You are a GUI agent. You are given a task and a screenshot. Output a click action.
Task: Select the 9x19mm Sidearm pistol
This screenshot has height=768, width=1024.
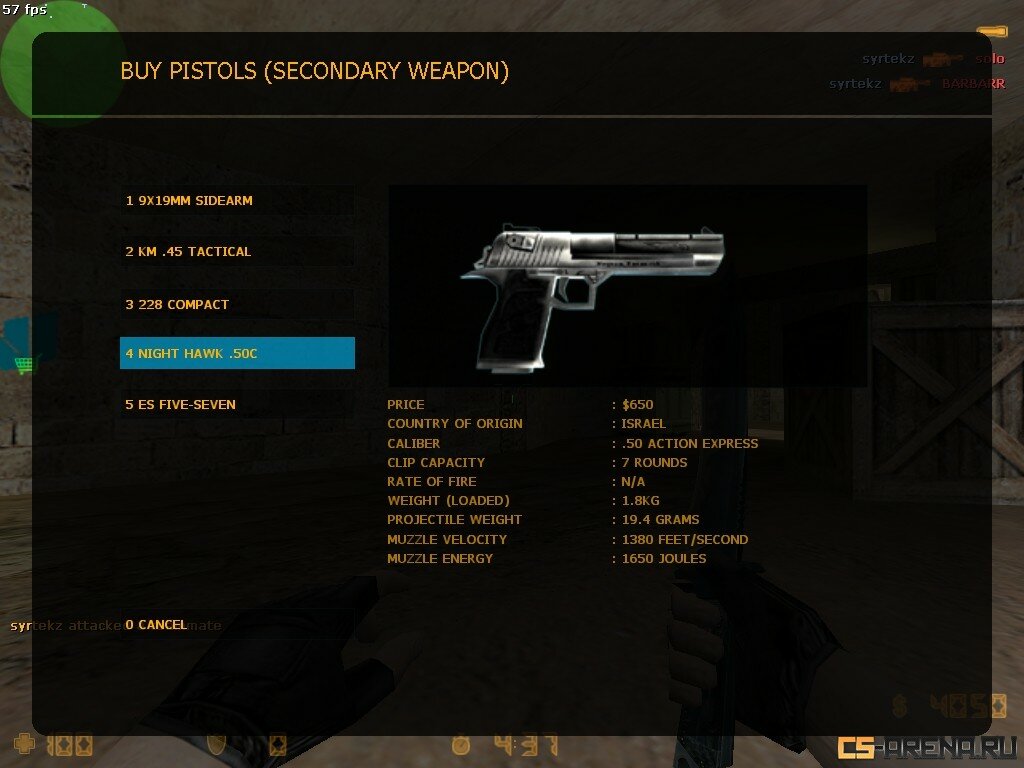[x=237, y=201]
